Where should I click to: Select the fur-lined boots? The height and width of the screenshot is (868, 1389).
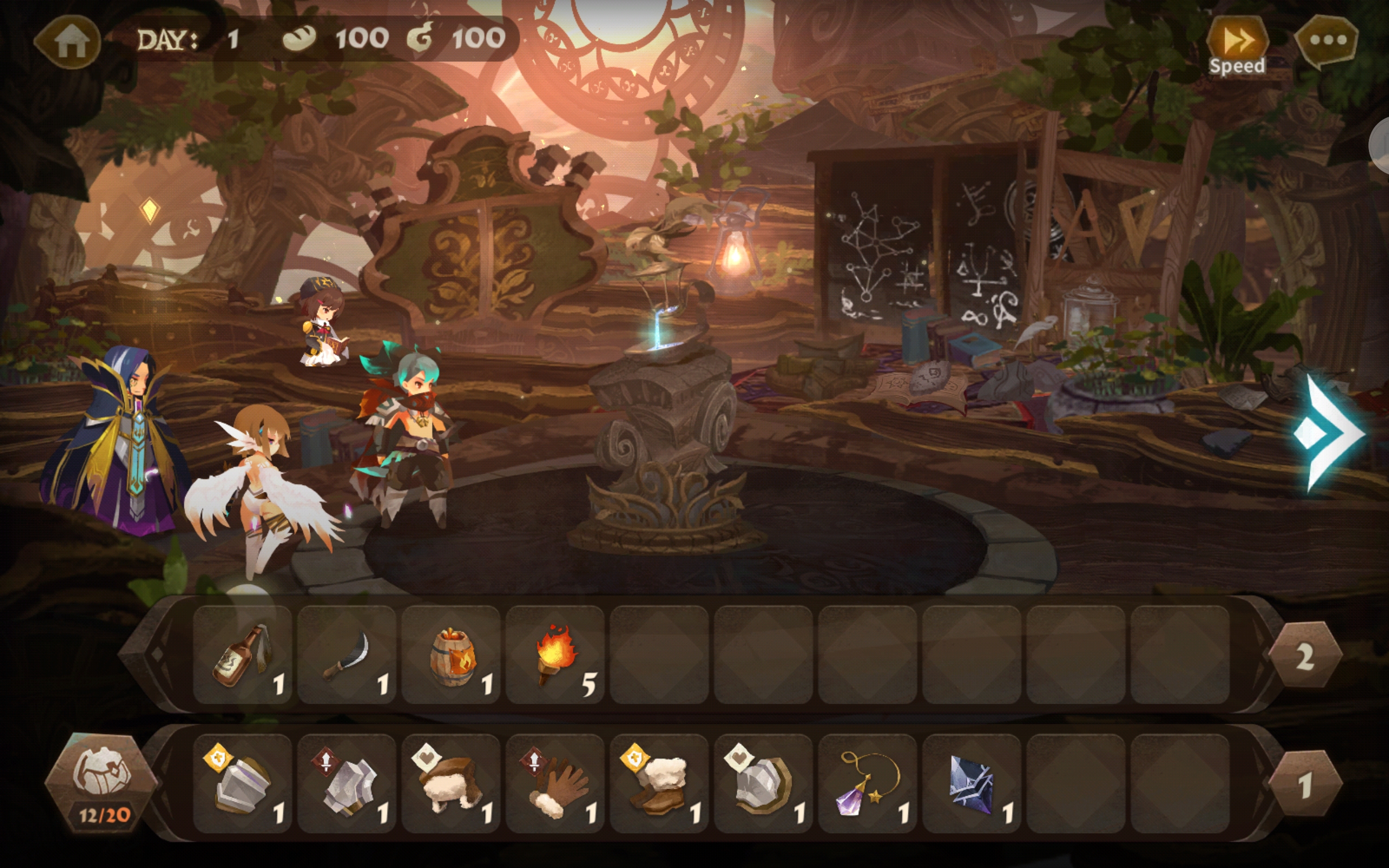(659, 783)
